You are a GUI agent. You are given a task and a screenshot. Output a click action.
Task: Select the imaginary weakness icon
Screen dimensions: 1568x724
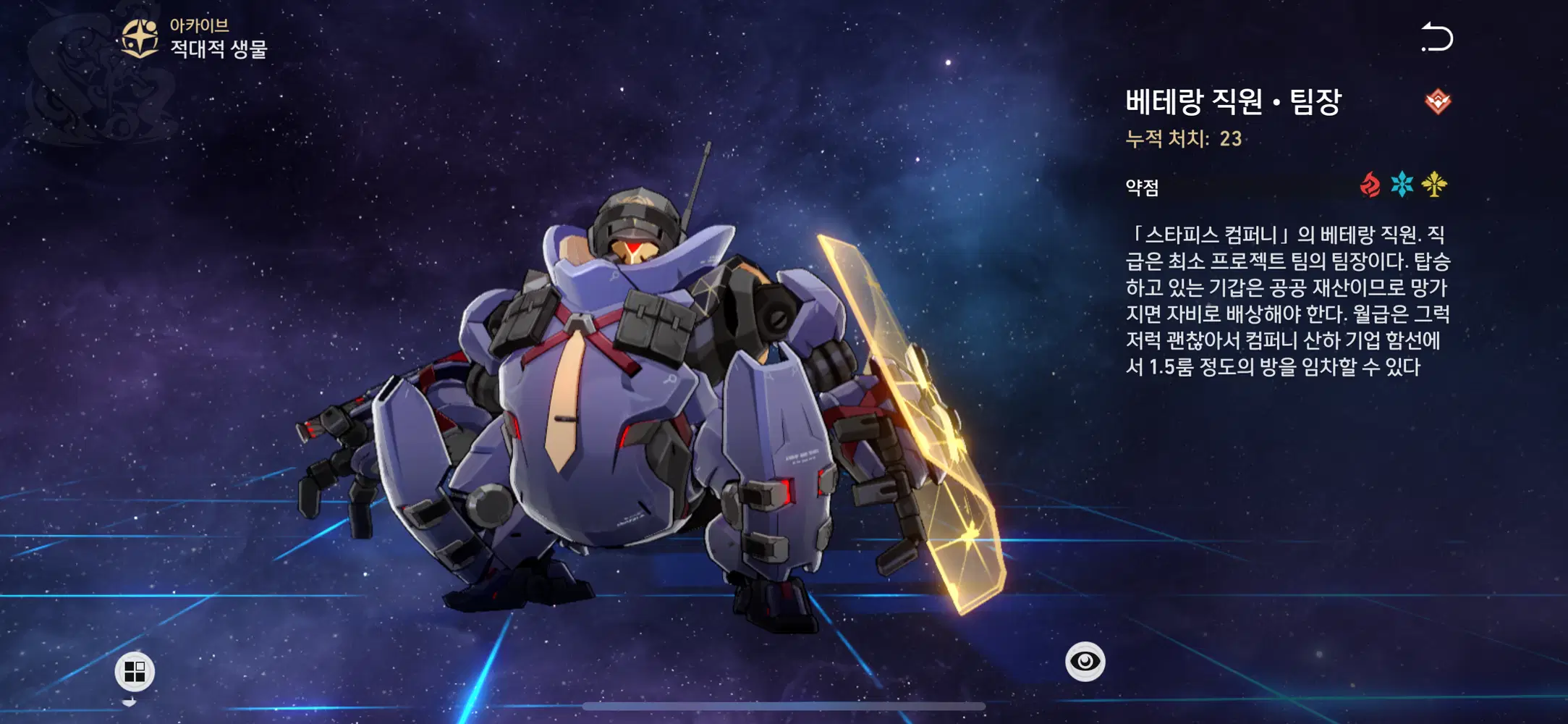(x=1434, y=185)
